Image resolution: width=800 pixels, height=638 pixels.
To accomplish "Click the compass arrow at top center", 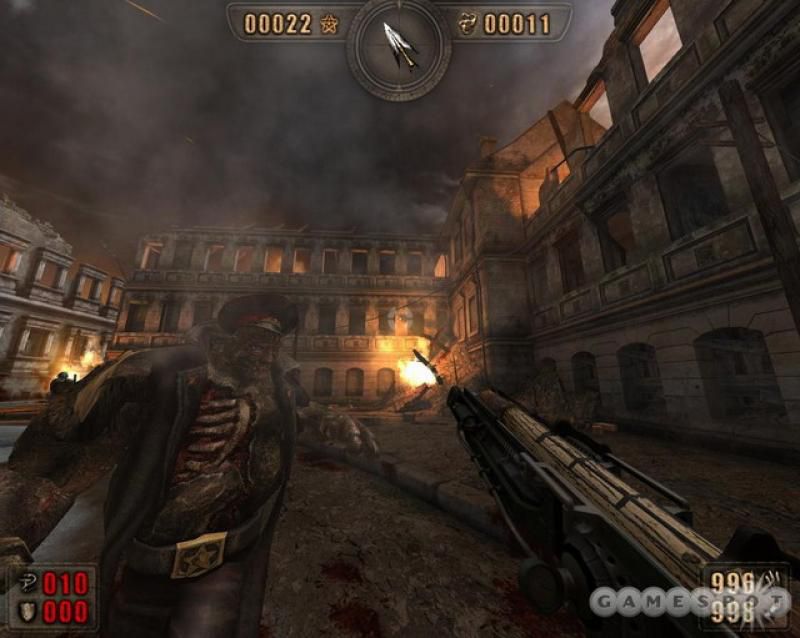I will coord(399,45).
